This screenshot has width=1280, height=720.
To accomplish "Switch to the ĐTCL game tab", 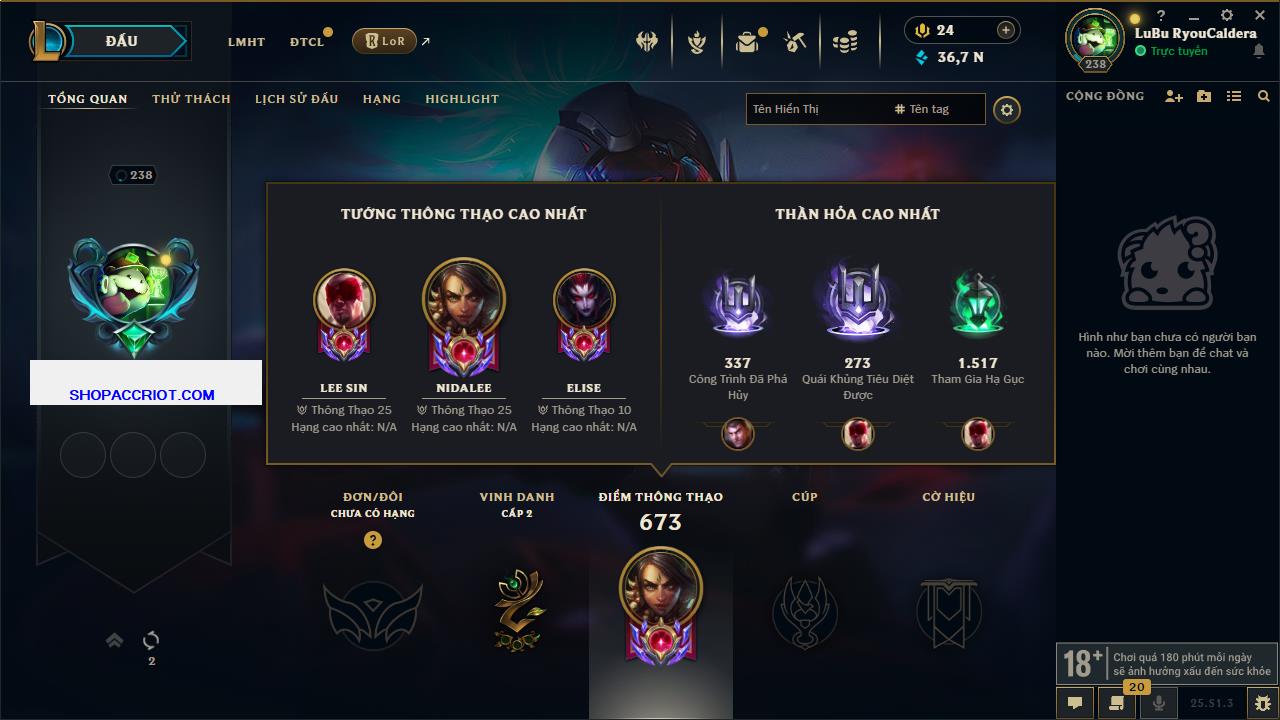I will pyautogui.click(x=307, y=42).
